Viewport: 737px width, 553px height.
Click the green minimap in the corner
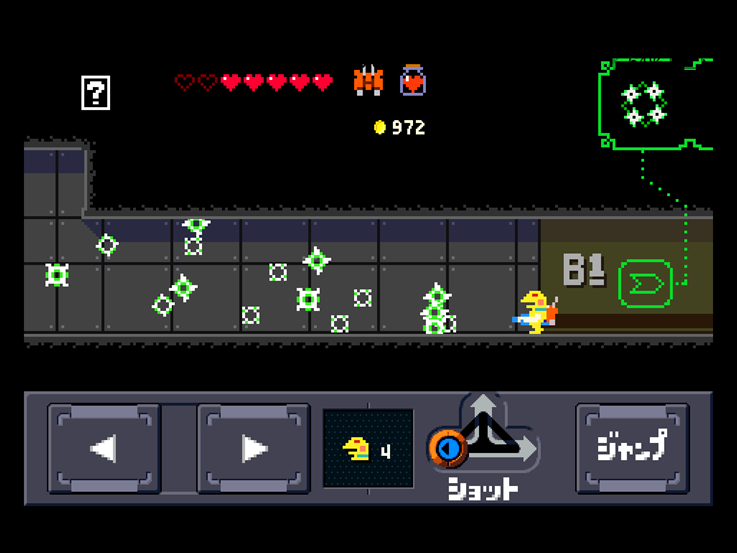654,104
